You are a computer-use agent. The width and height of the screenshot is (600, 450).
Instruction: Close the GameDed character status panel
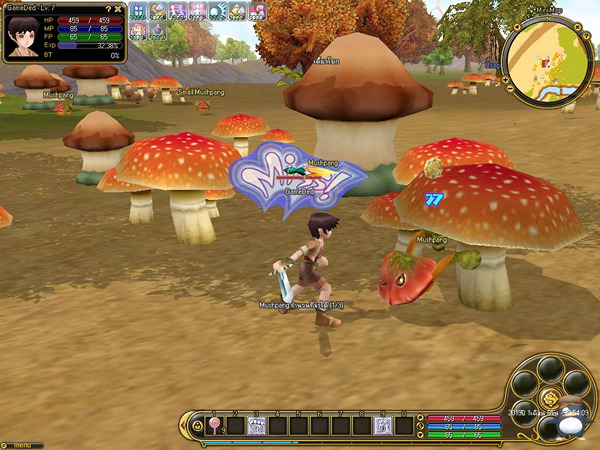(x=118, y=9)
